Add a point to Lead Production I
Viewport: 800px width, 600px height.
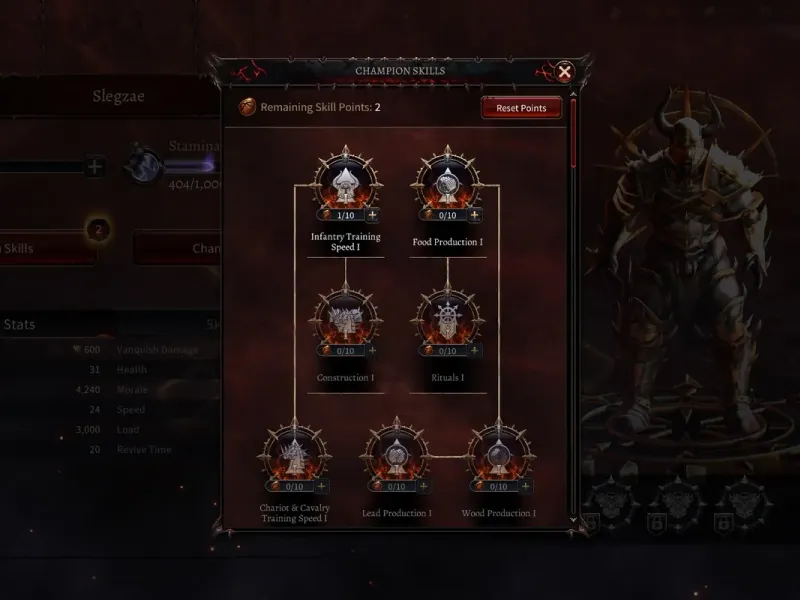pyautogui.click(x=423, y=486)
